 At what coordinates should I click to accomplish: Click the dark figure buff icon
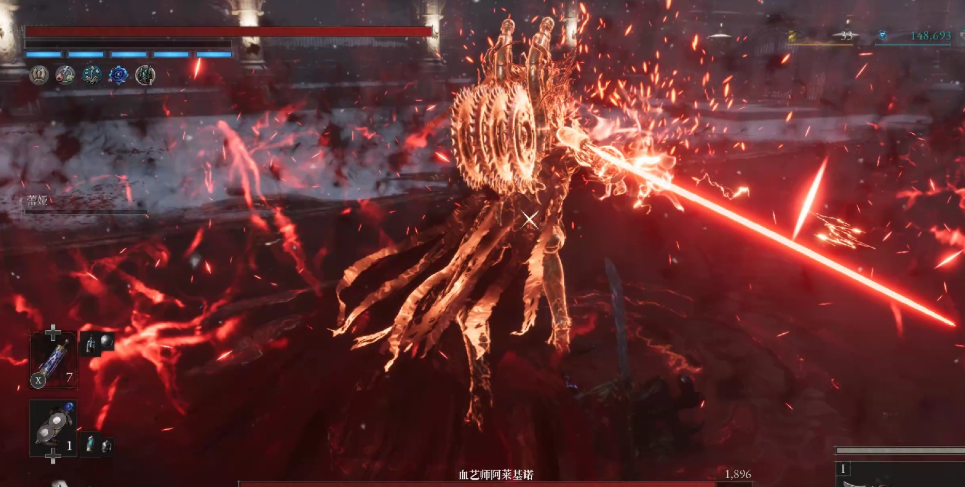point(145,74)
